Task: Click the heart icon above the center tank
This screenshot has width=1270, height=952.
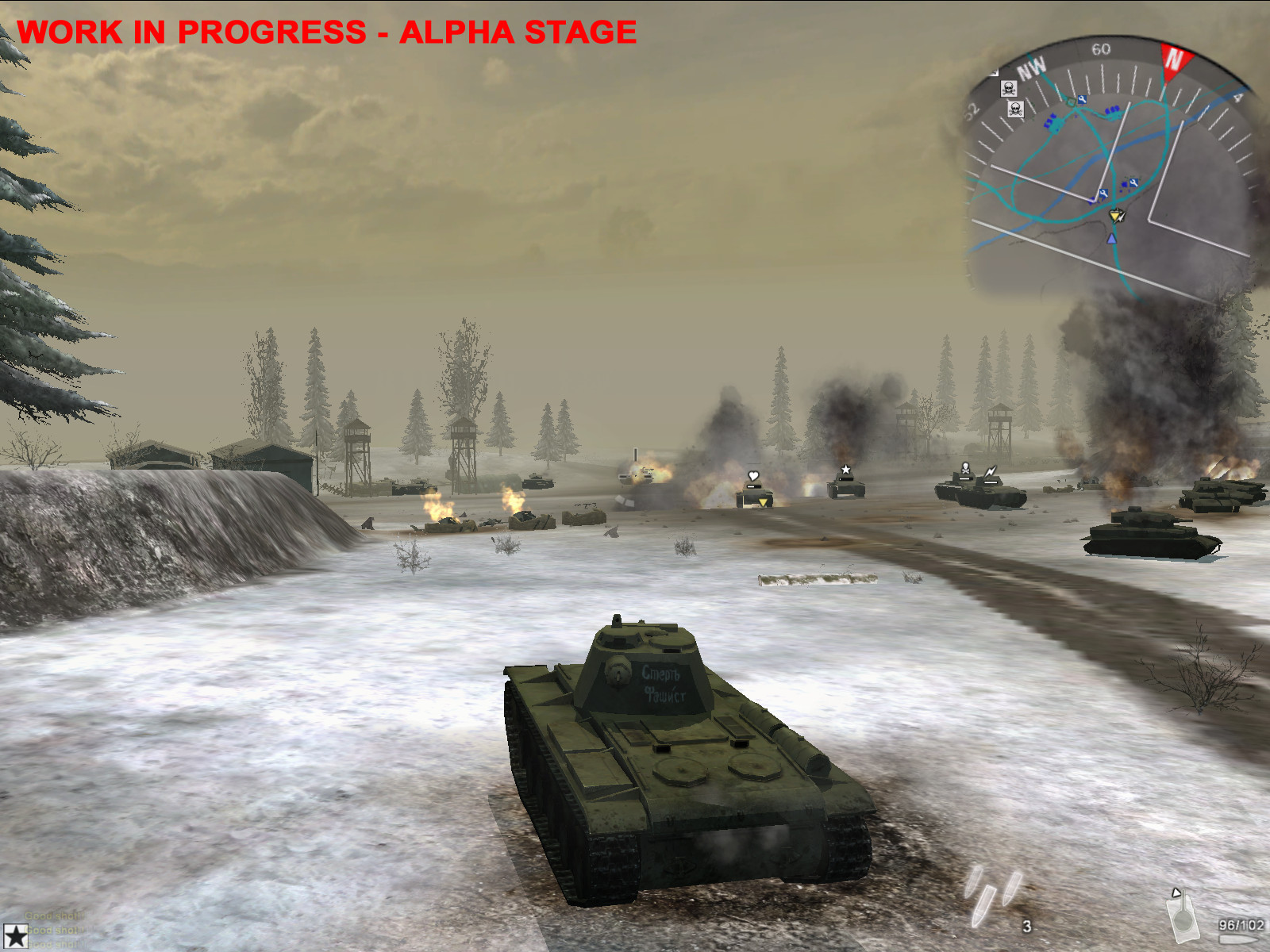Action: coord(753,475)
